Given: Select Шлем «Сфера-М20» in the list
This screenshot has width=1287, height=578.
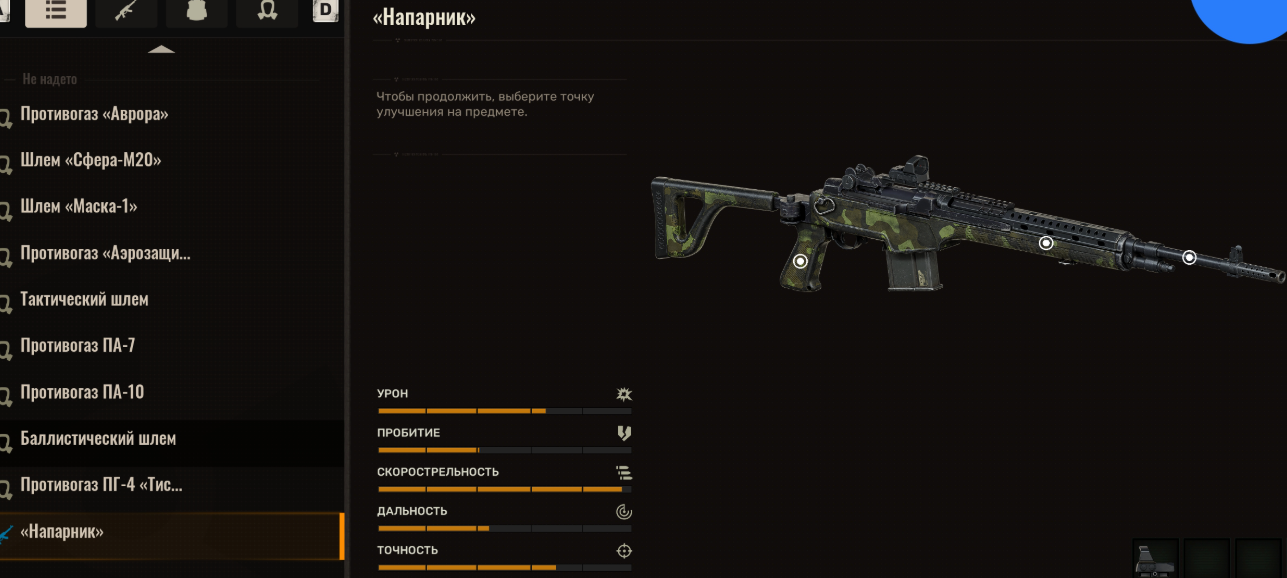Looking at the screenshot, I should pyautogui.click(x=90, y=160).
